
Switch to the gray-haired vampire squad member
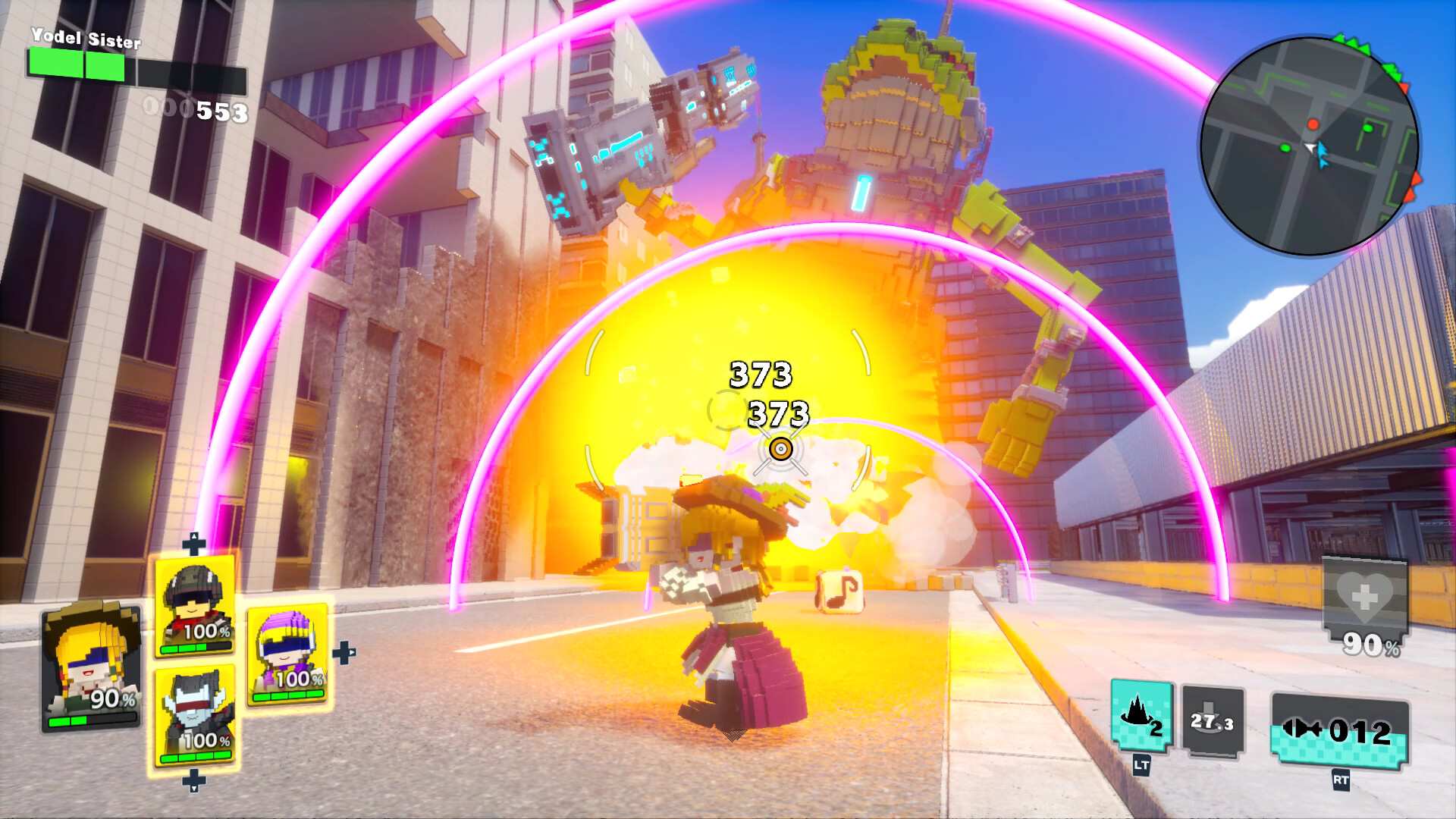point(194,715)
